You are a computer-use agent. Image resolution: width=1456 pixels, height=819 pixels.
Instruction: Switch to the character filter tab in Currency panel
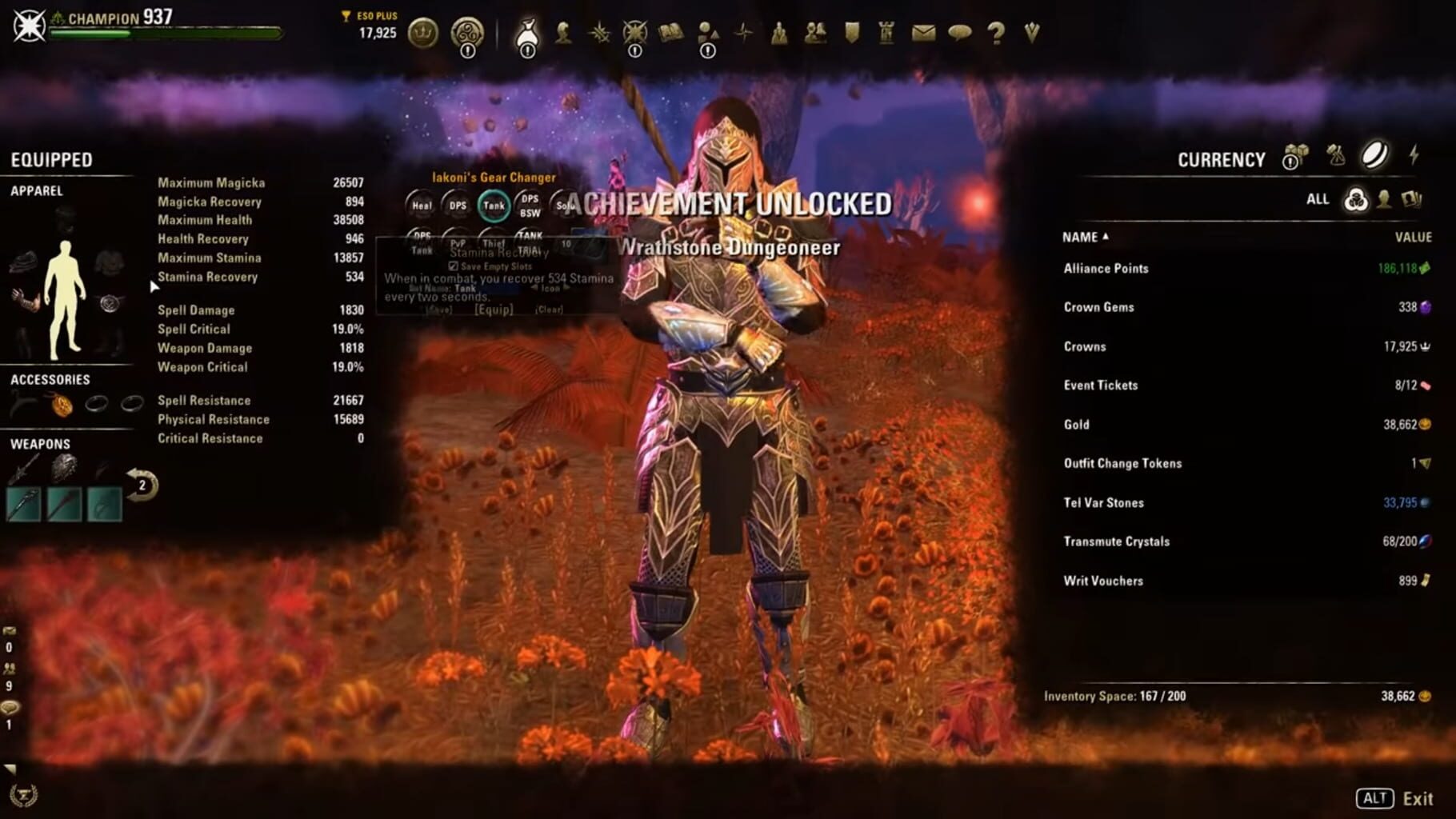[x=1384, y=200]
